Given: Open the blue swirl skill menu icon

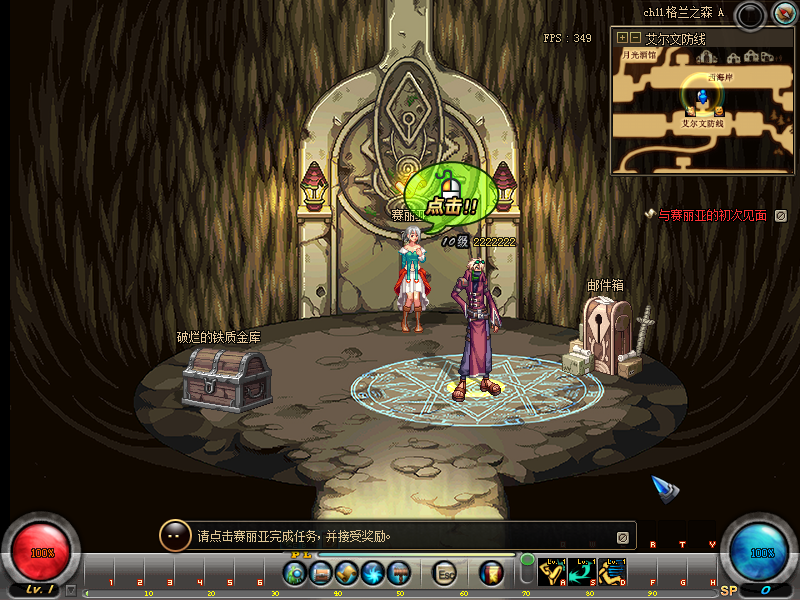Looking at the screenshot, I should click(373, 574).
